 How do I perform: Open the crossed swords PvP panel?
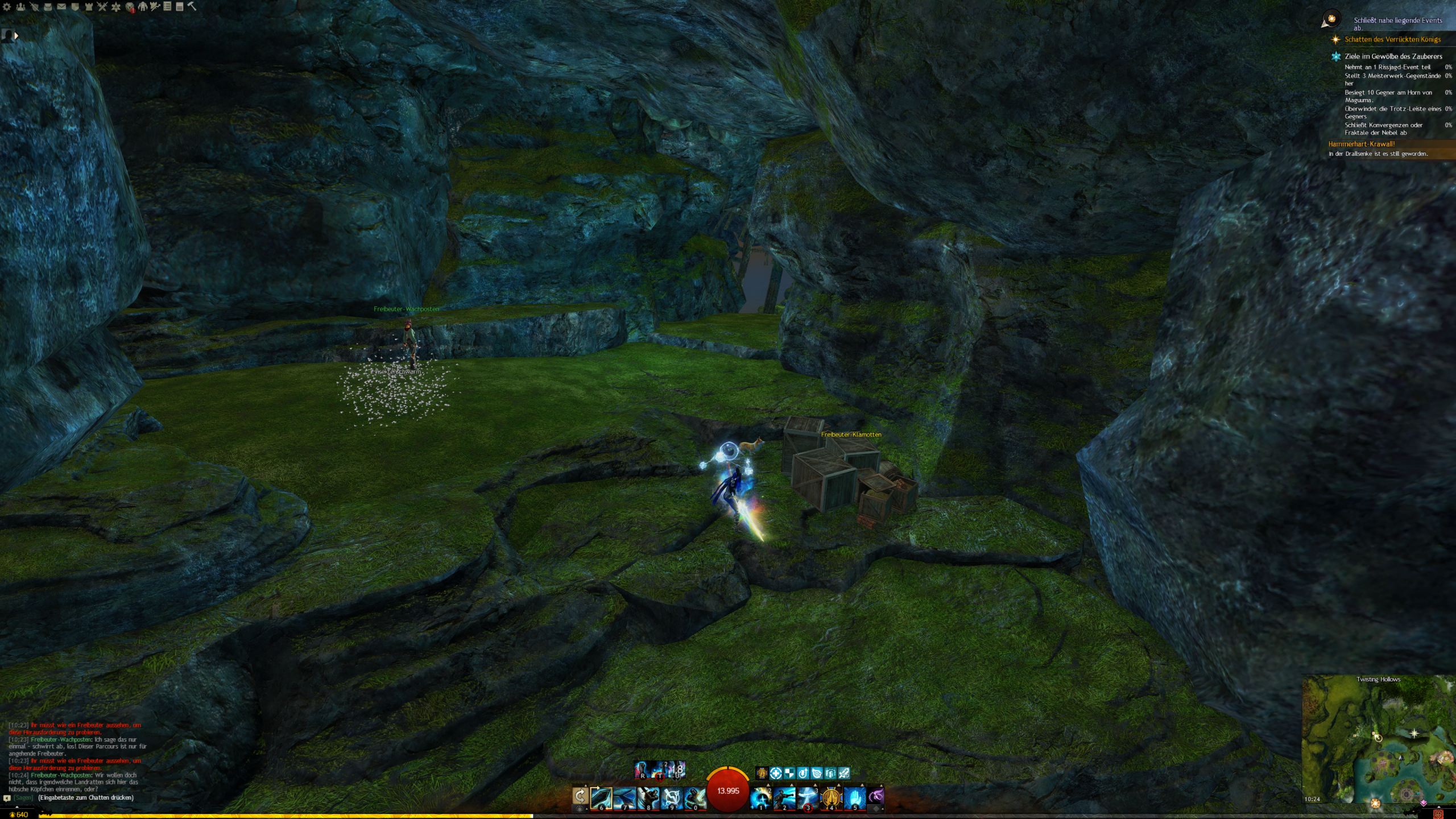[102, 7]
